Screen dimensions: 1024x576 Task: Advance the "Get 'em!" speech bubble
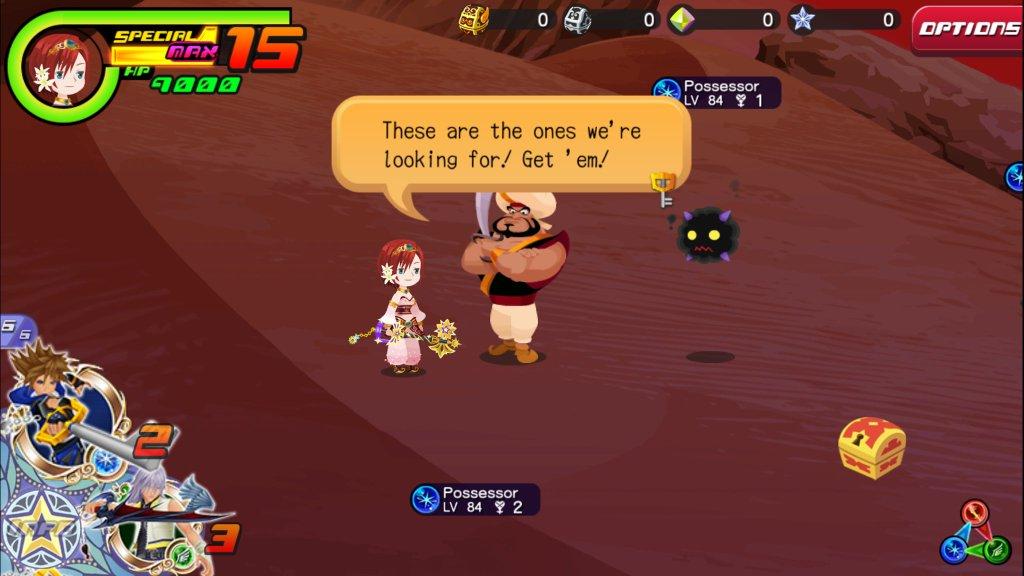[510, 145]
